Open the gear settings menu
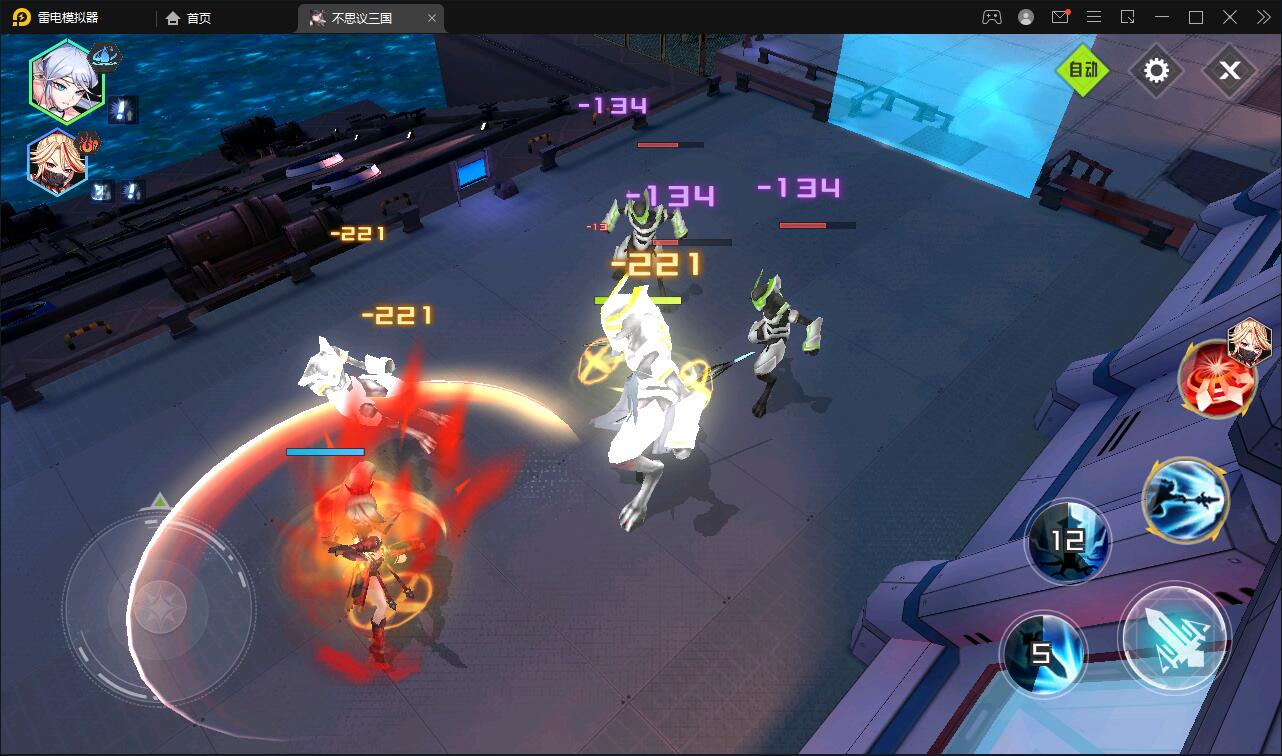 [1156, 70]
